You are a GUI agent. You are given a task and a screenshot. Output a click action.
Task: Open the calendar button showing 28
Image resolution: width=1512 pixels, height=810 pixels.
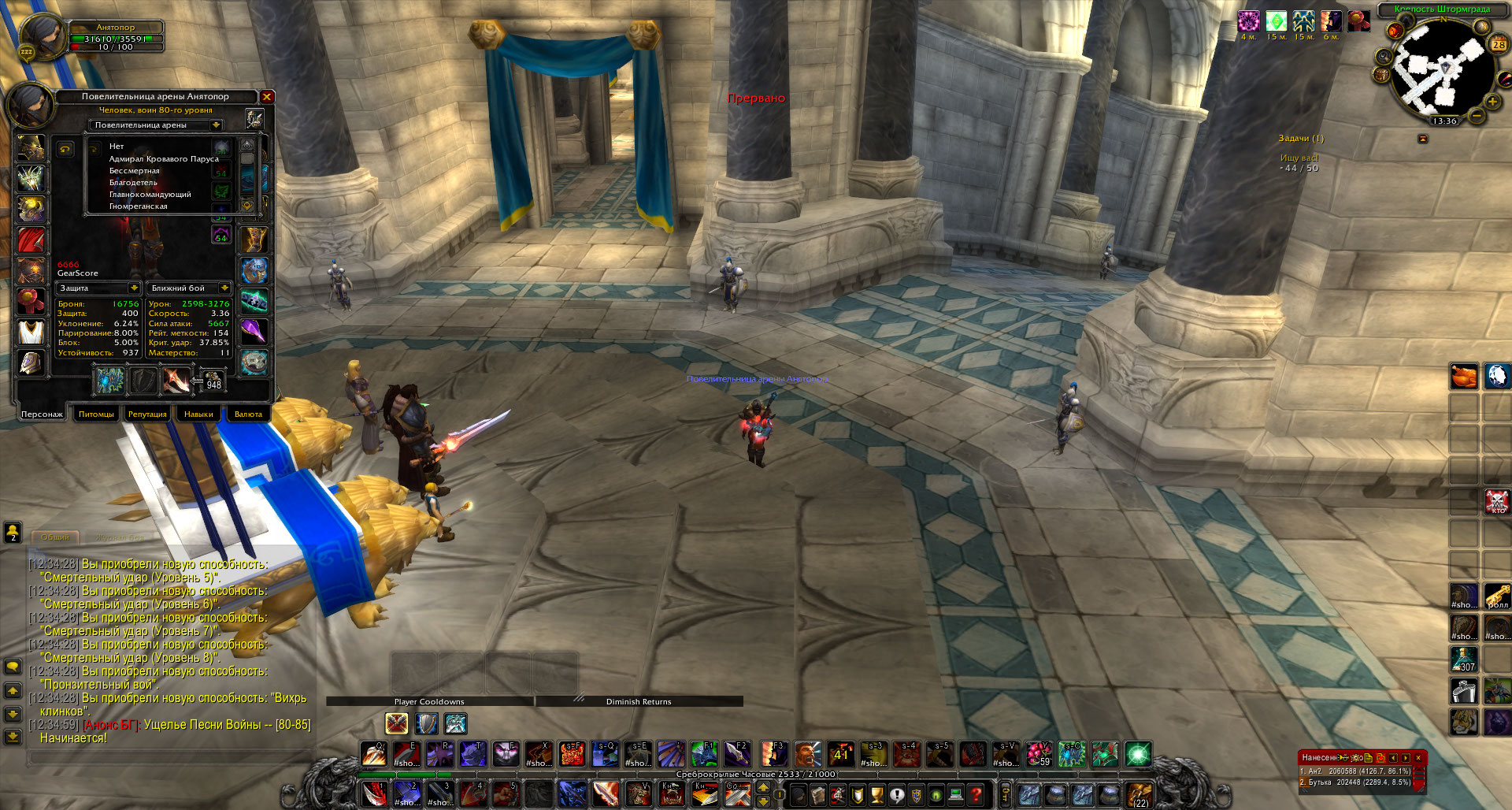click(1498, 45)
